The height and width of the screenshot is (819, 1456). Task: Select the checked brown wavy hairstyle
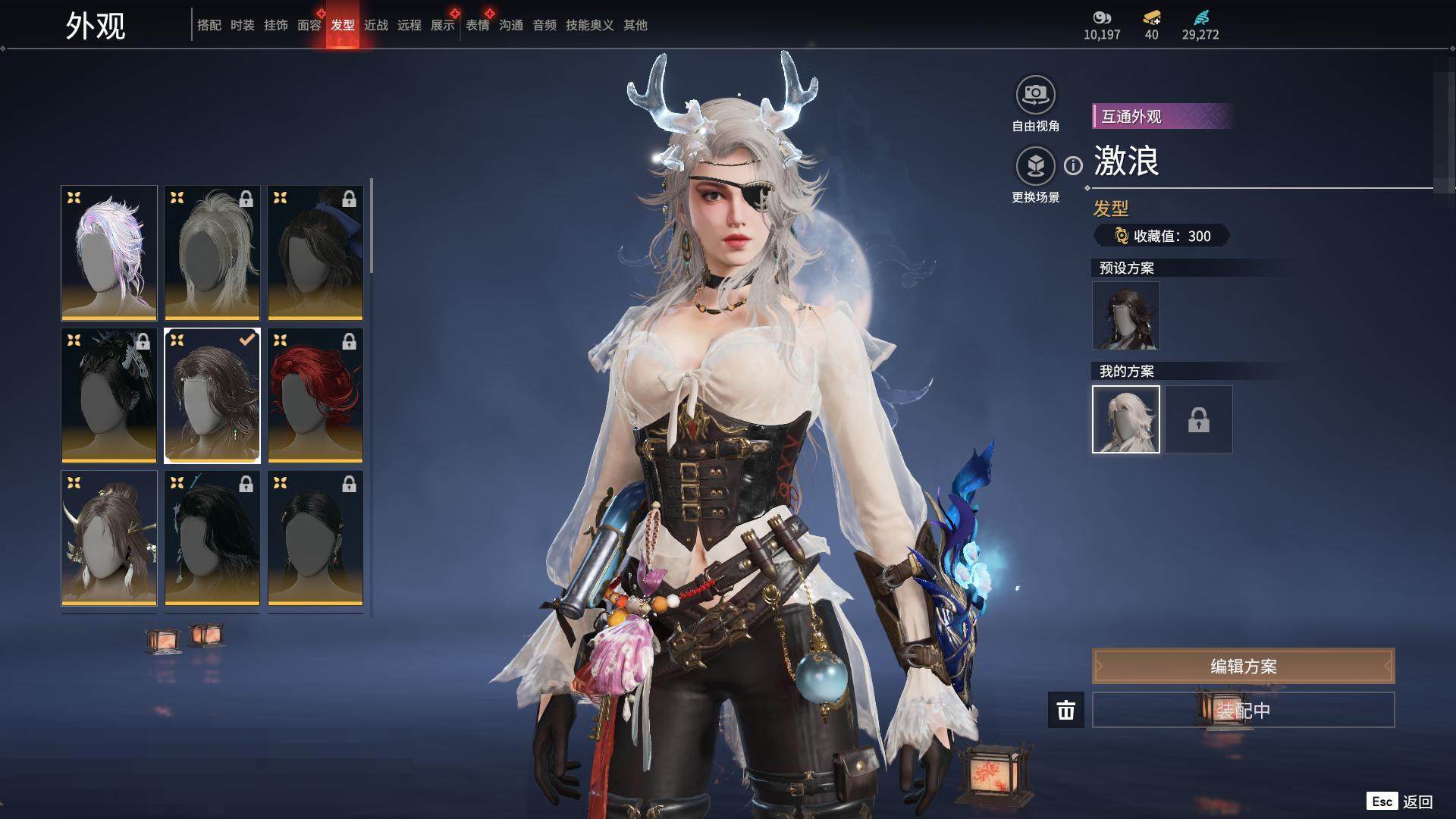click(x=212, y=395)
